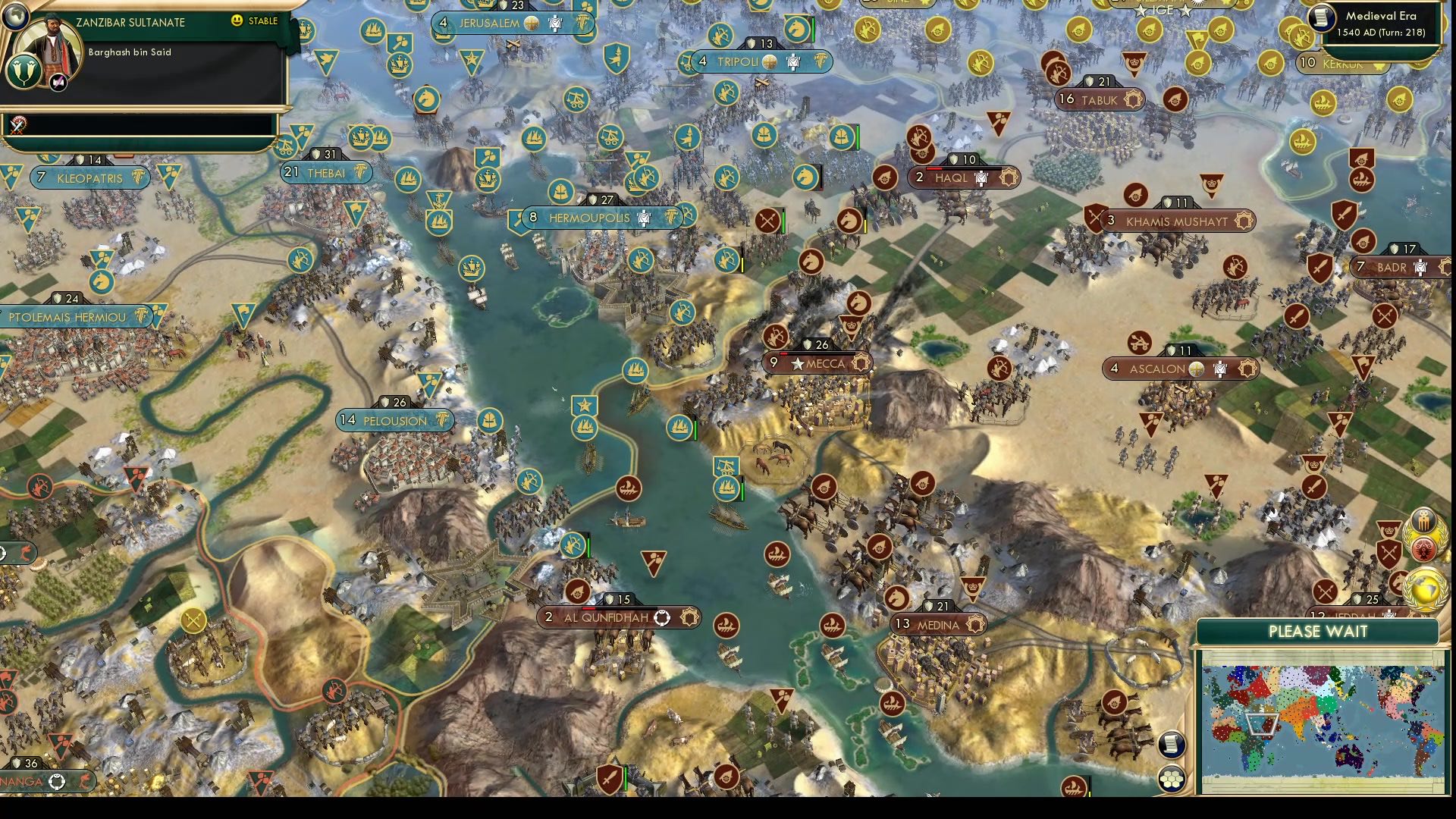
Task: Open Medina's city banner
Action: (937, 624)
